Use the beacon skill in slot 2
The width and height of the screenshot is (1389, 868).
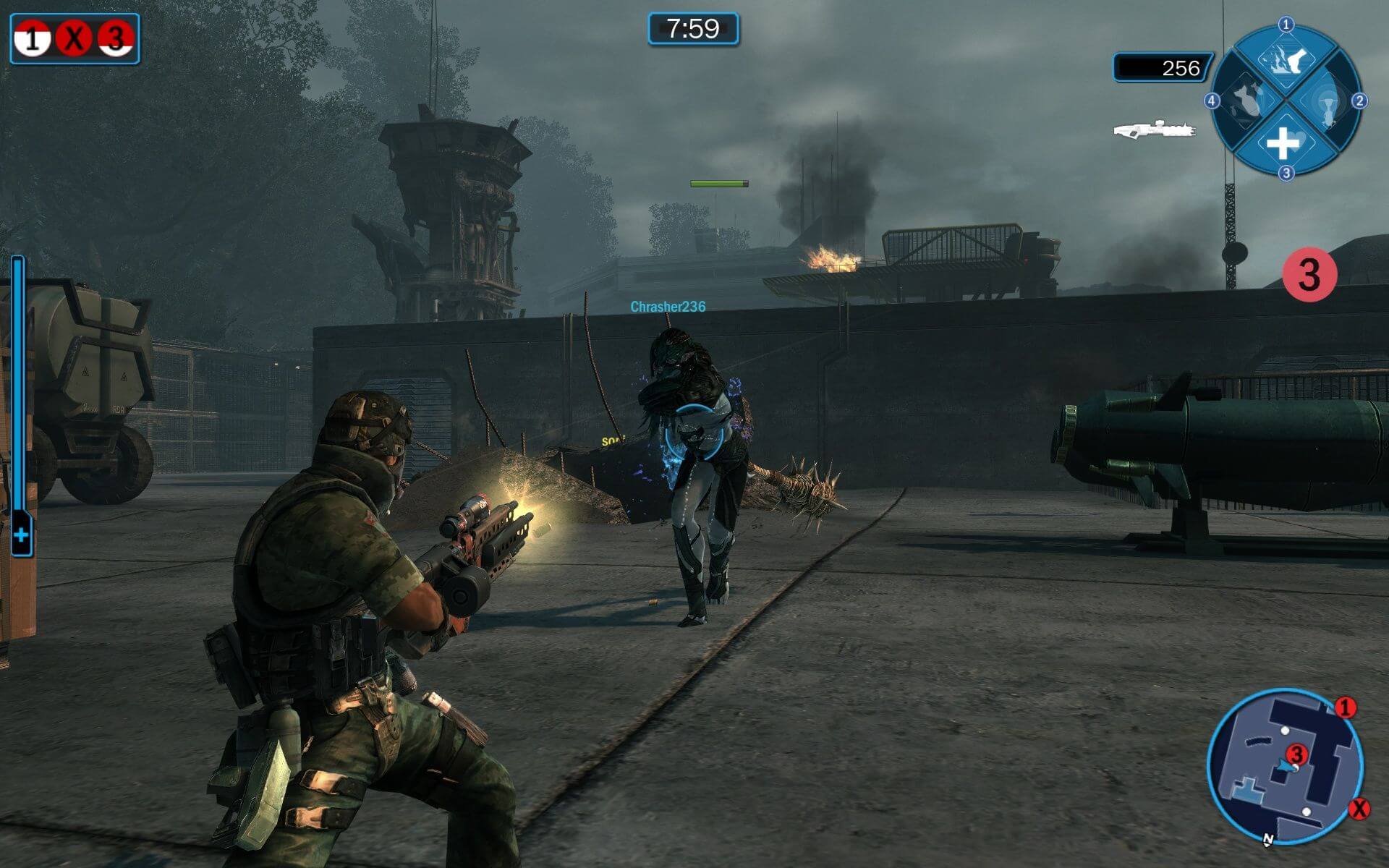tap(1325, 101)
